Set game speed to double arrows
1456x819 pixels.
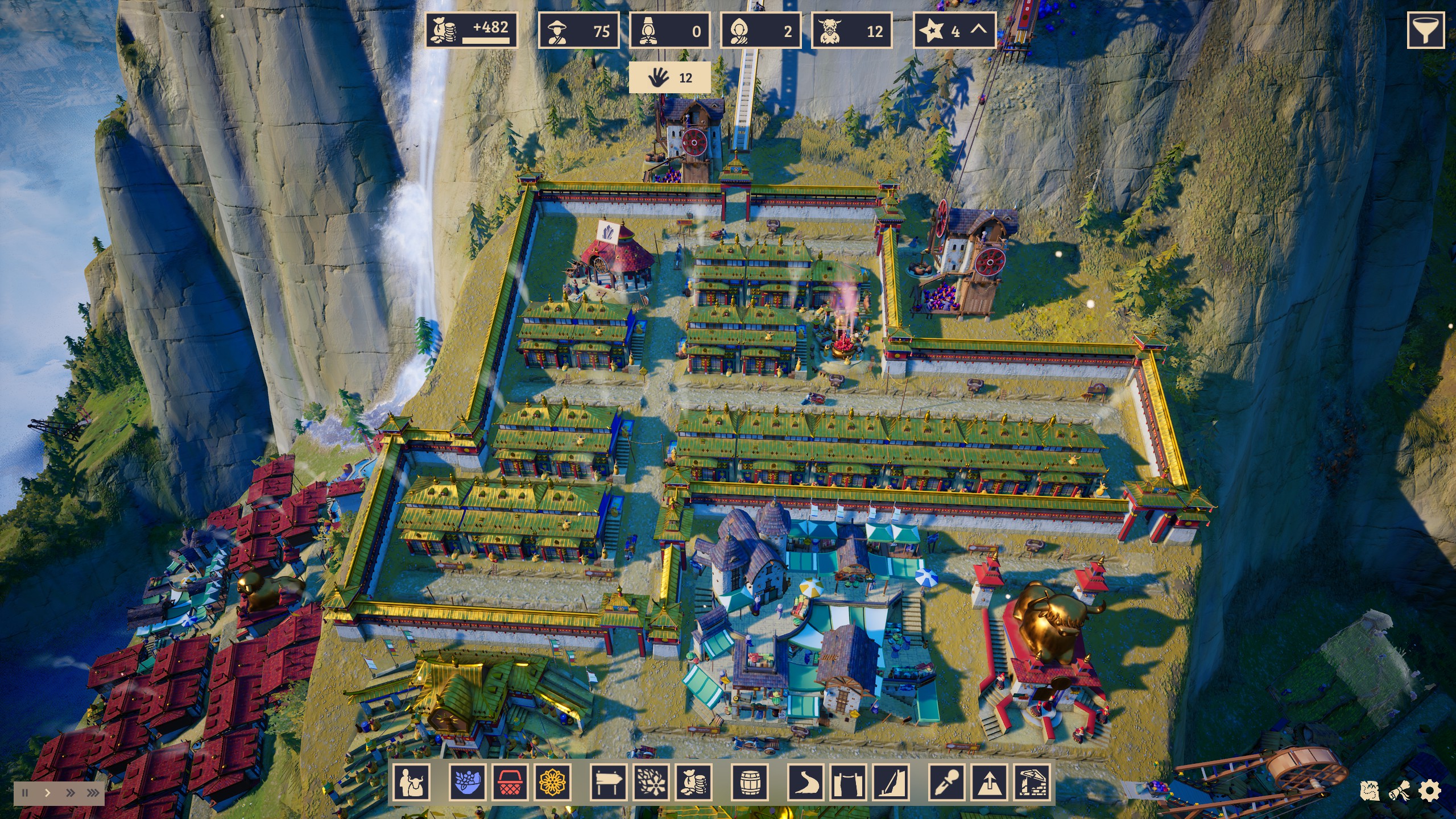tap(70, 793)
